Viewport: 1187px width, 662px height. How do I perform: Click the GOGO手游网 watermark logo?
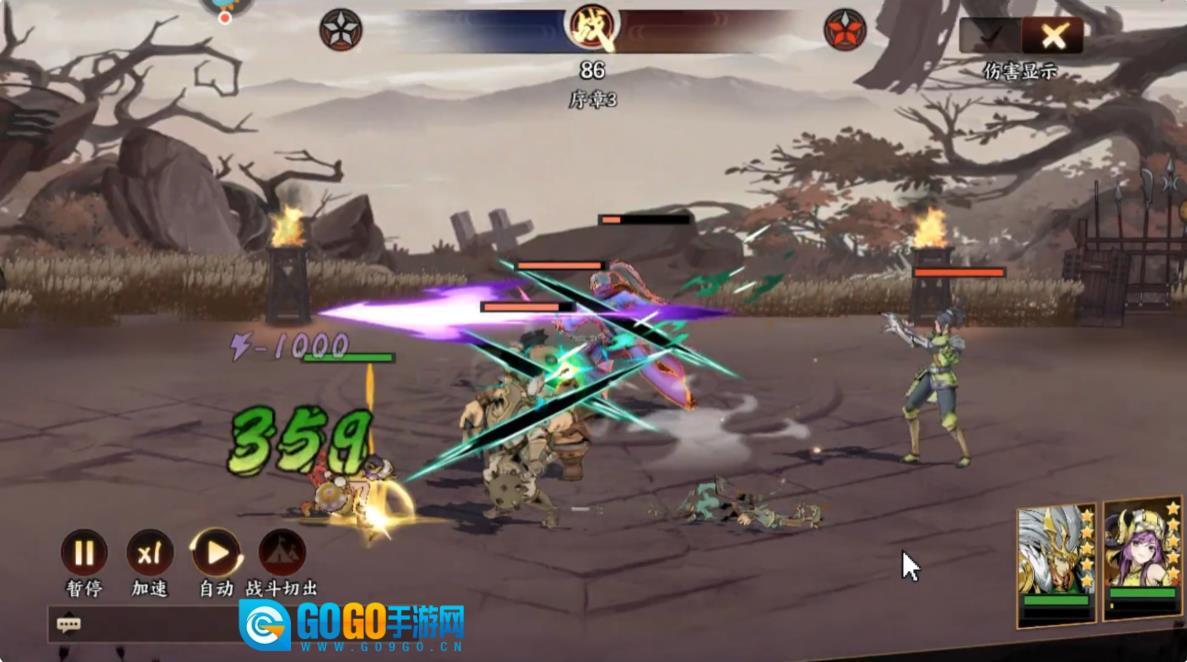[352, 625]
